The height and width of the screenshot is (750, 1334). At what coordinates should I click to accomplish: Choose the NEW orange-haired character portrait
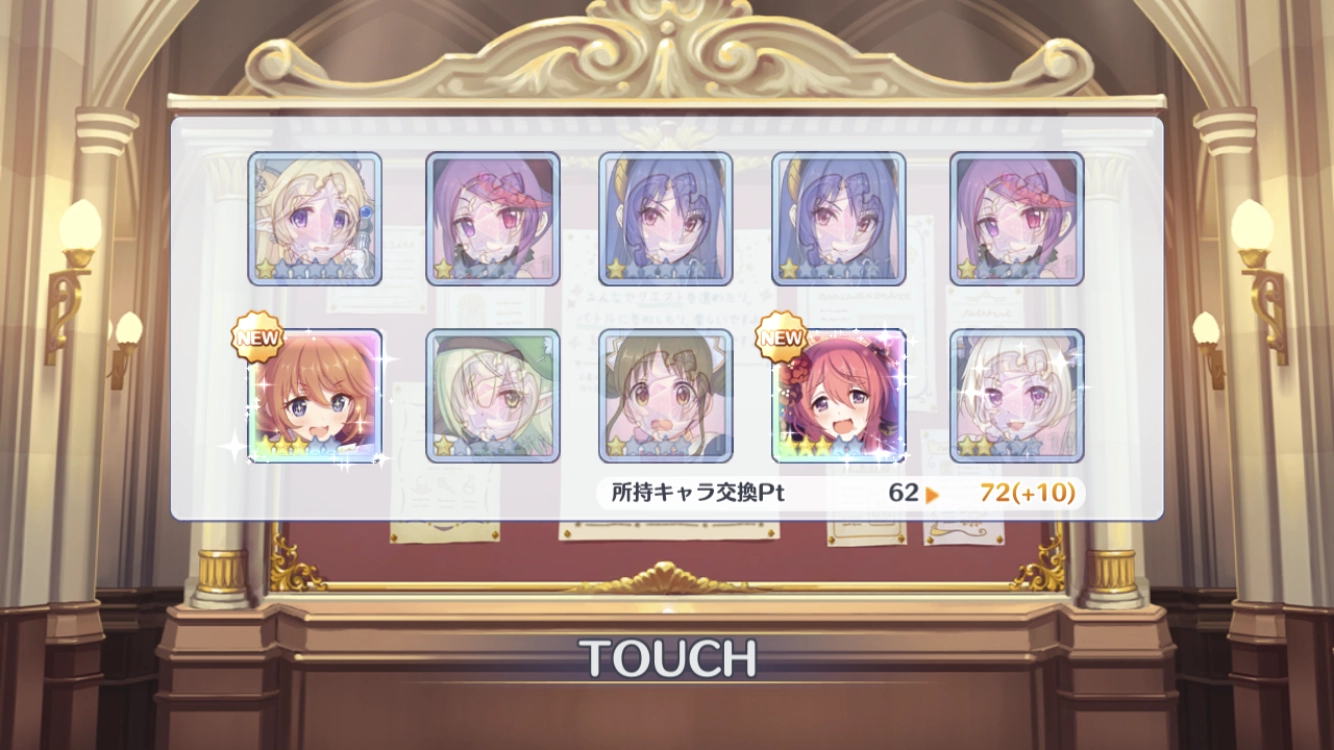[315, 396]
